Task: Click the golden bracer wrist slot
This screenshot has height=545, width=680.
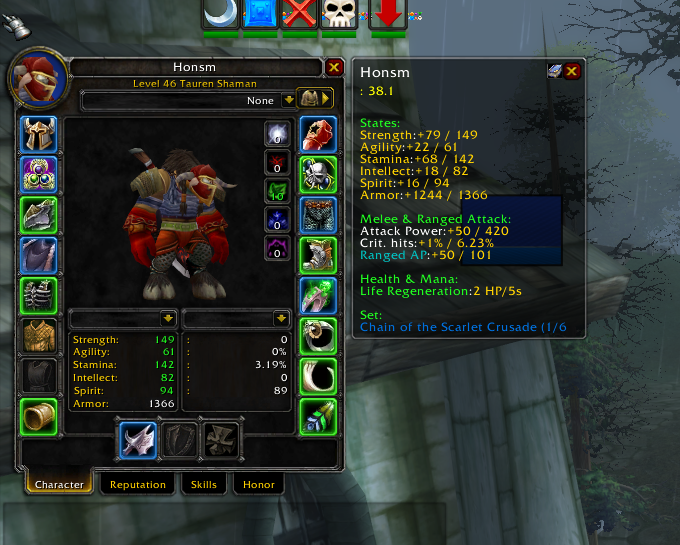Action: pyautogui.click(x=39, y=416)
